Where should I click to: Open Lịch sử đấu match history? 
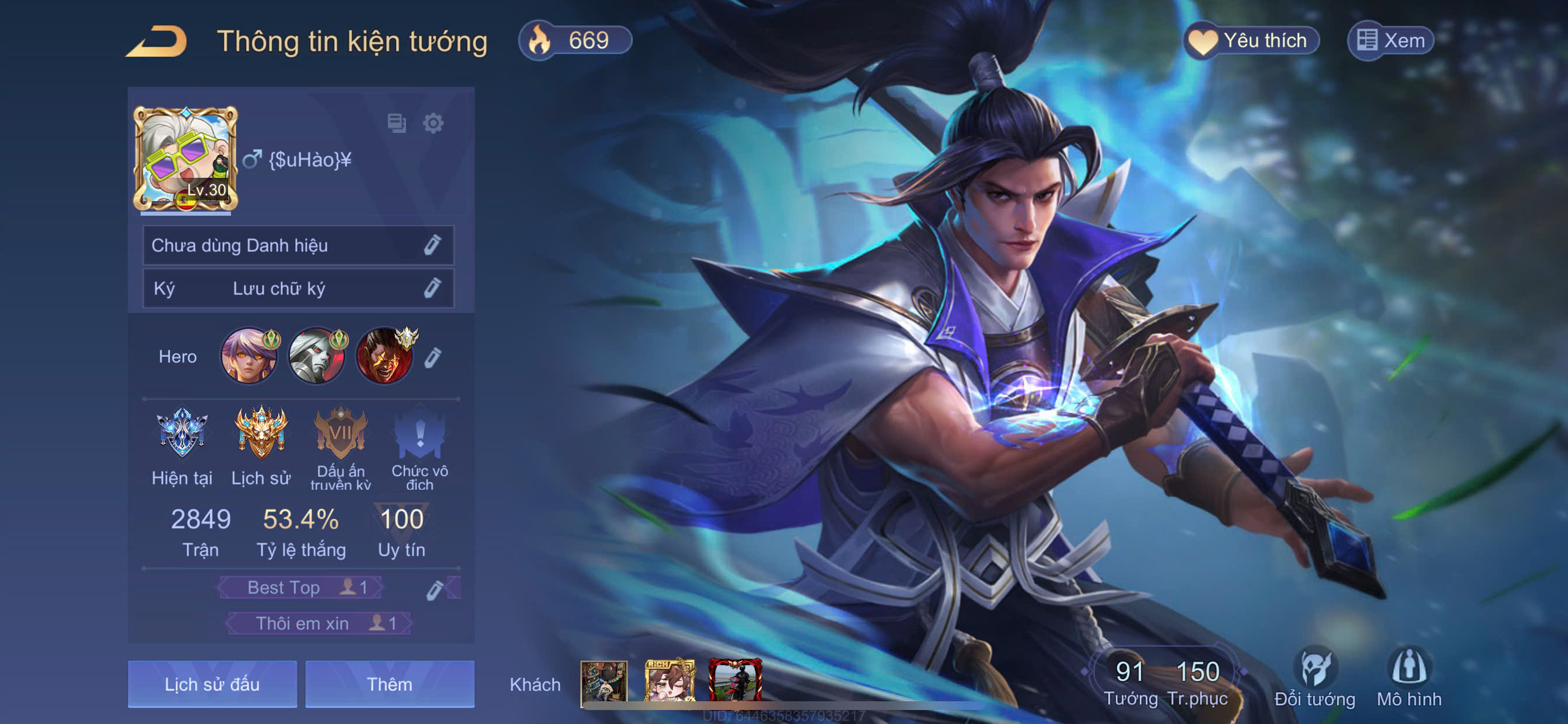pos(212,684)
